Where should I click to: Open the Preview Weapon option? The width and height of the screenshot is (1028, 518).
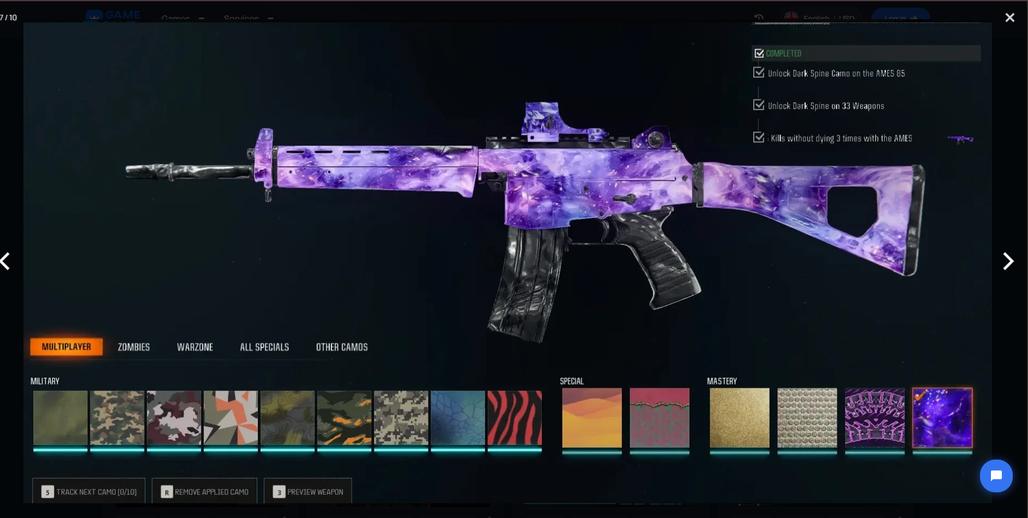[x=308, y=491]
